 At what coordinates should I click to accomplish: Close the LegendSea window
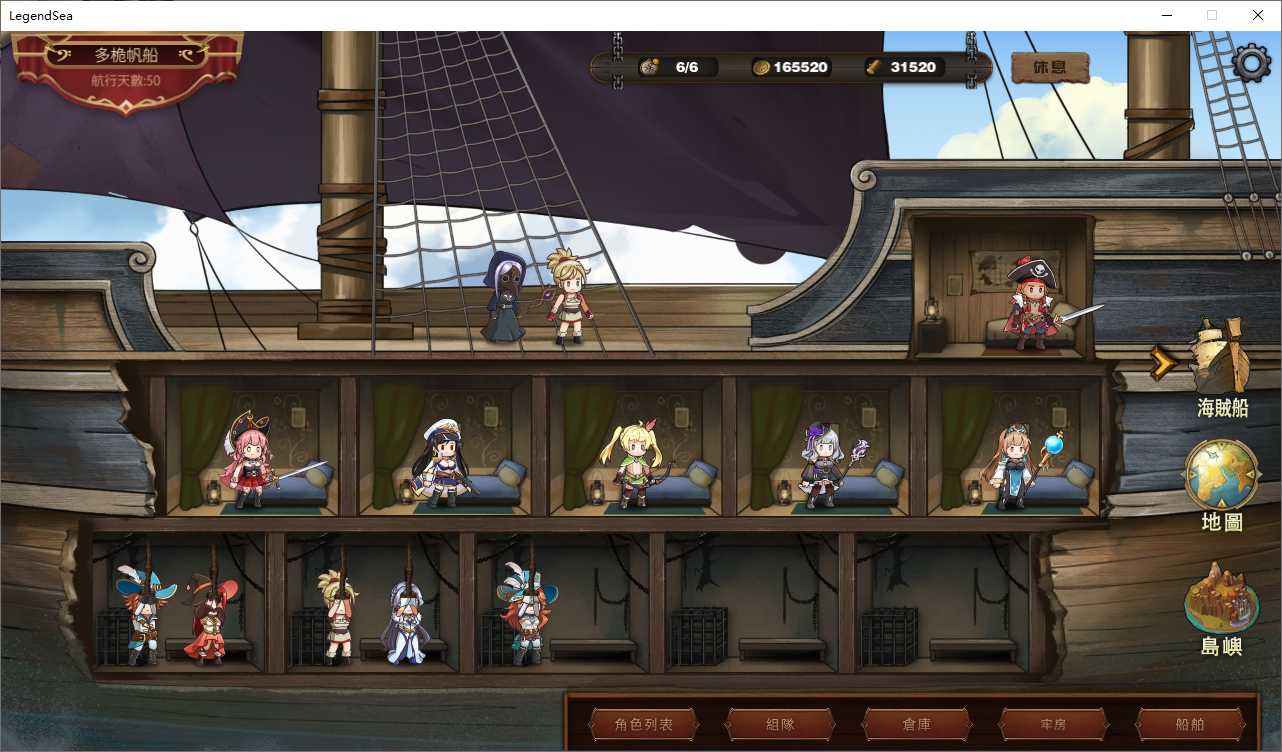point(1258,15)
